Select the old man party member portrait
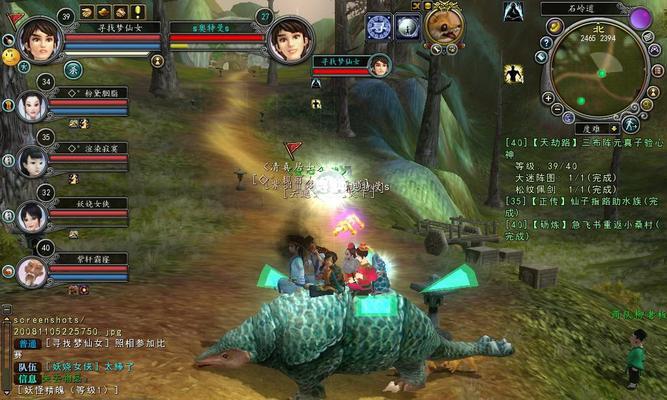 [30, 270]
